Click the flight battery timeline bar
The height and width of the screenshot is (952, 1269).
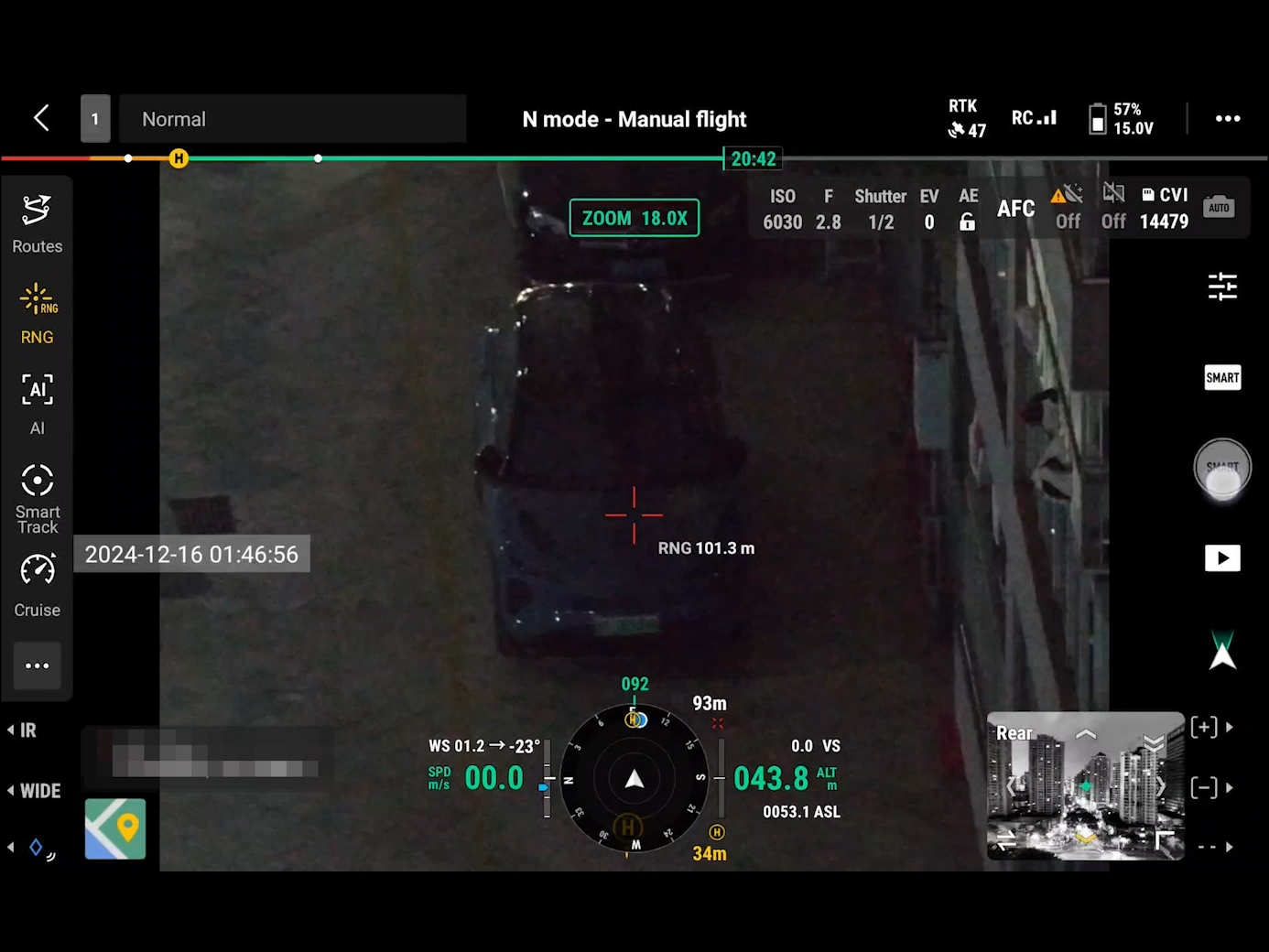pos(458,157)
